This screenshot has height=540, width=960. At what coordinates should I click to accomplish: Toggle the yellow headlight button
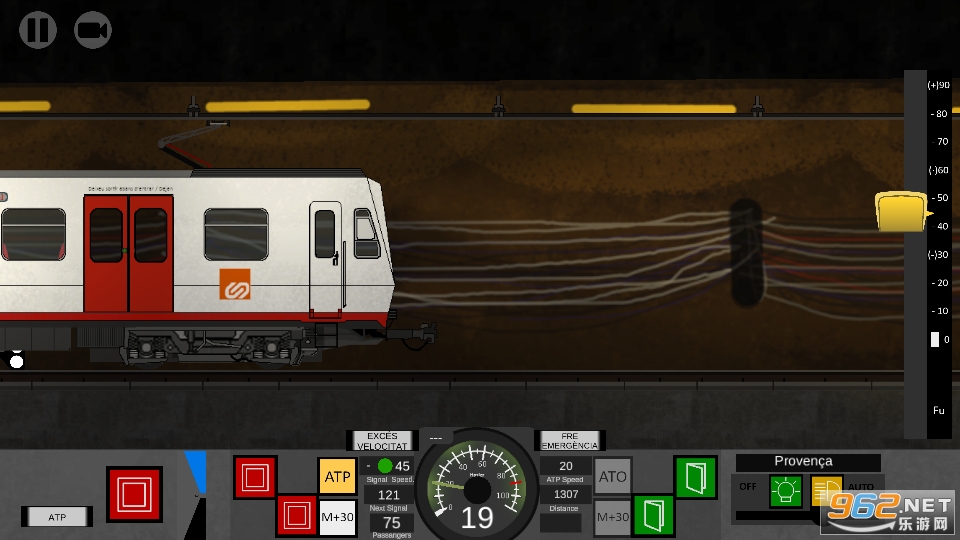coord(825,491)
